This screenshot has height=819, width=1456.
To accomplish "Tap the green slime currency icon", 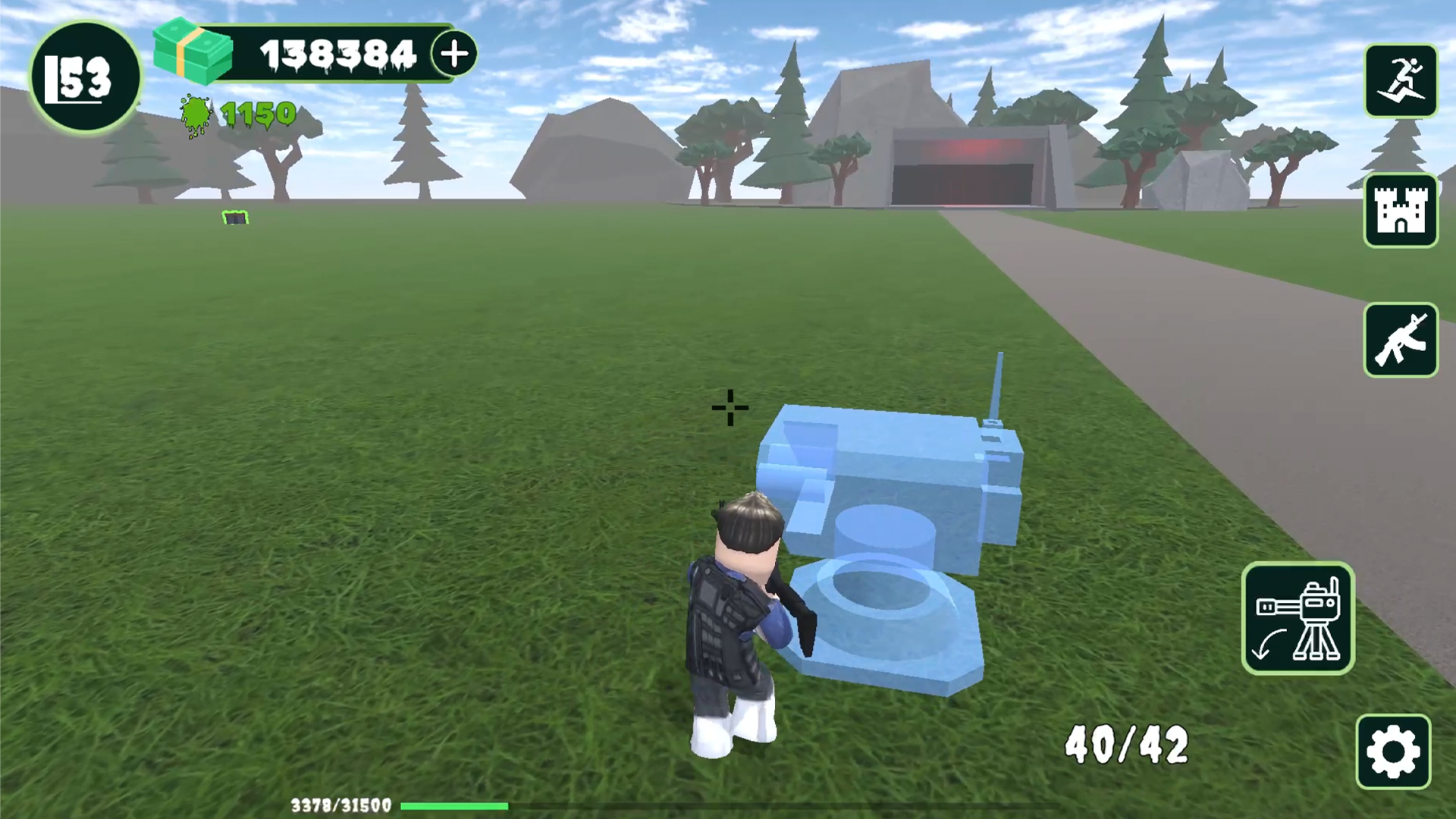I will (196, 114).
